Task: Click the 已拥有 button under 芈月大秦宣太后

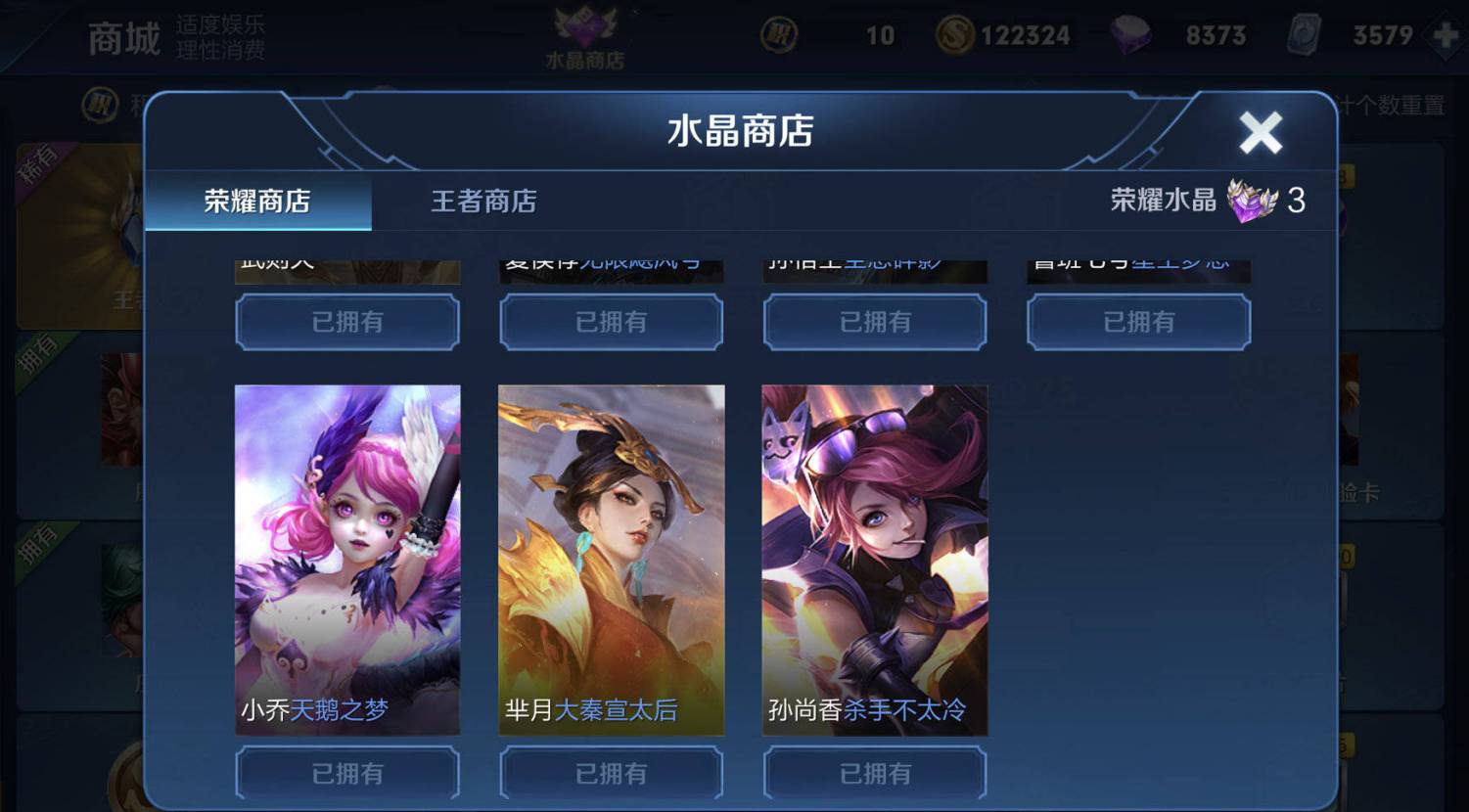Action: (x=610, y=772)
